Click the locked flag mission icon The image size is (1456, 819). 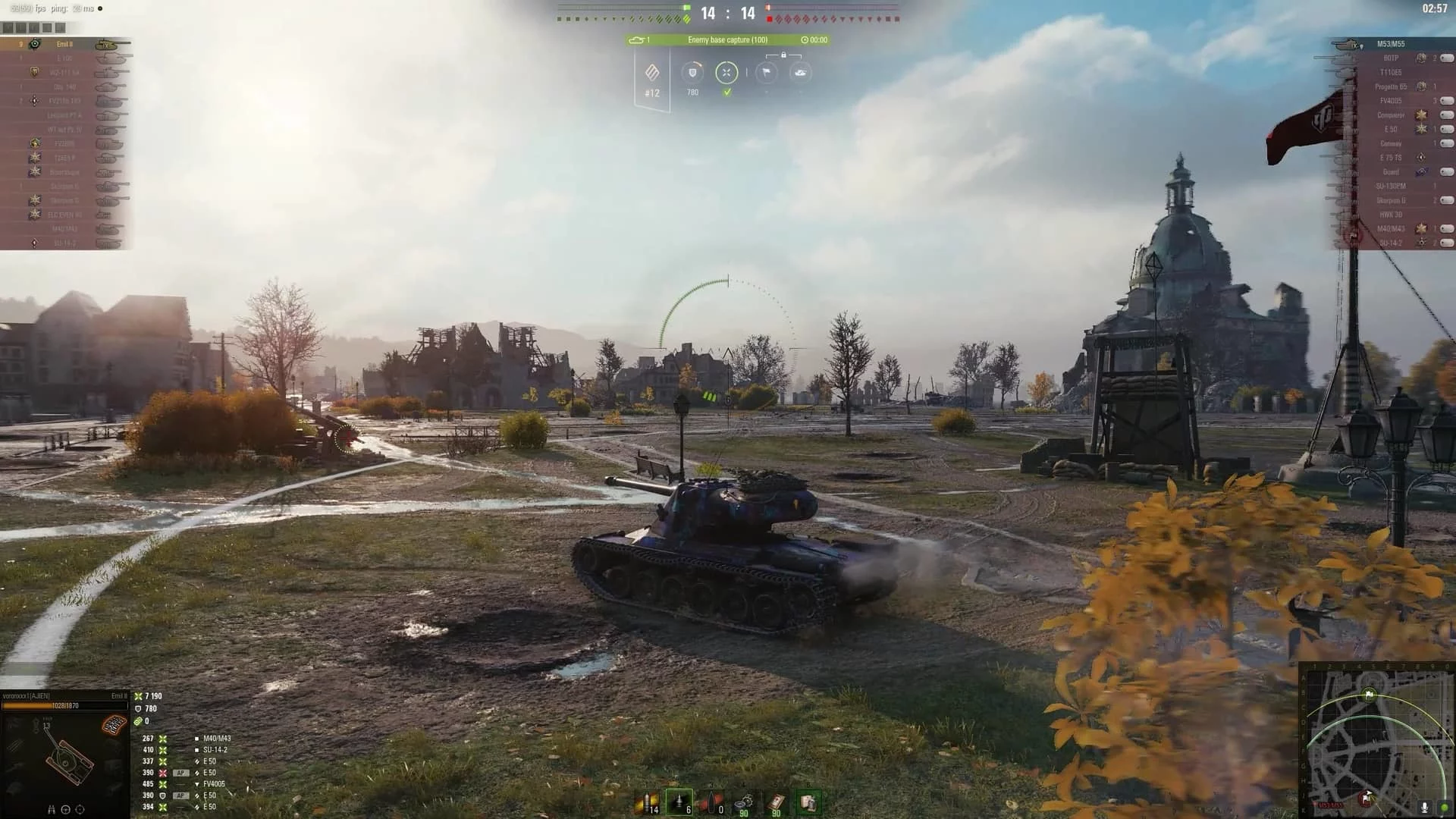[x=767, y=73]
